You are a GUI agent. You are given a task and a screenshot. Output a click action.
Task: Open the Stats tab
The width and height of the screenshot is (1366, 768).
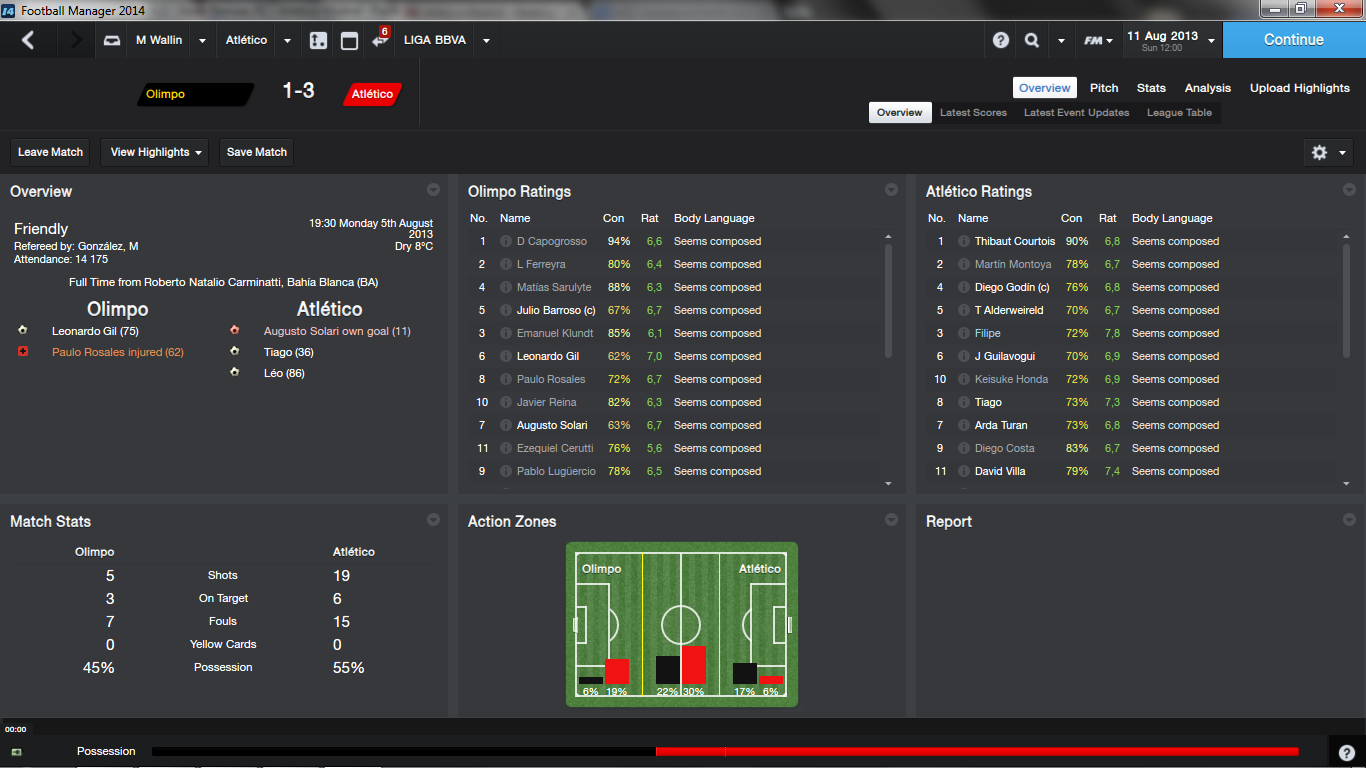1151,88
